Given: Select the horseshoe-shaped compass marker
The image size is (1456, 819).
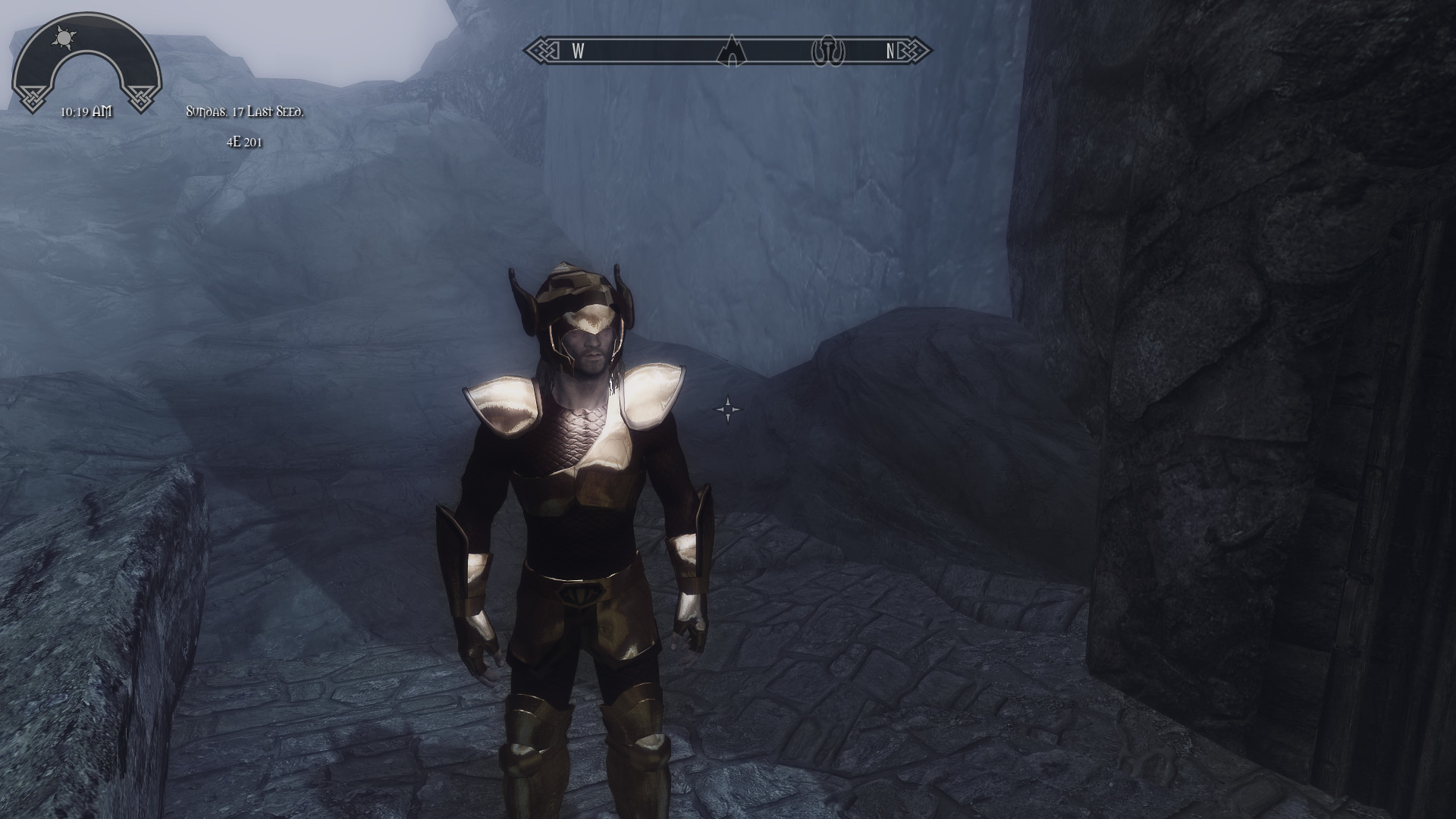Looking at the screenshot, I should tap(828, 52).
